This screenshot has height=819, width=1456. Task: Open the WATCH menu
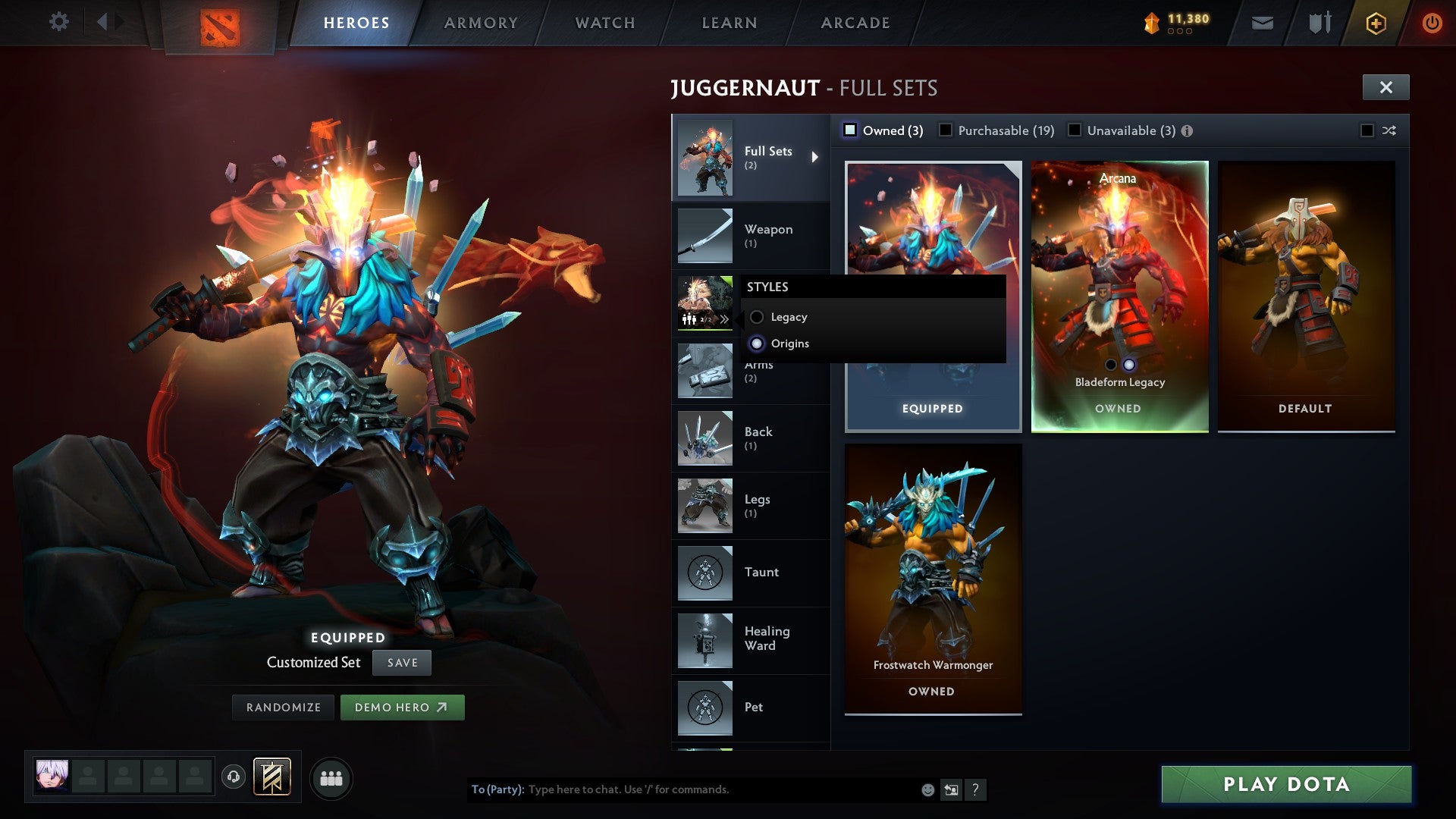(x=604, y=23)
